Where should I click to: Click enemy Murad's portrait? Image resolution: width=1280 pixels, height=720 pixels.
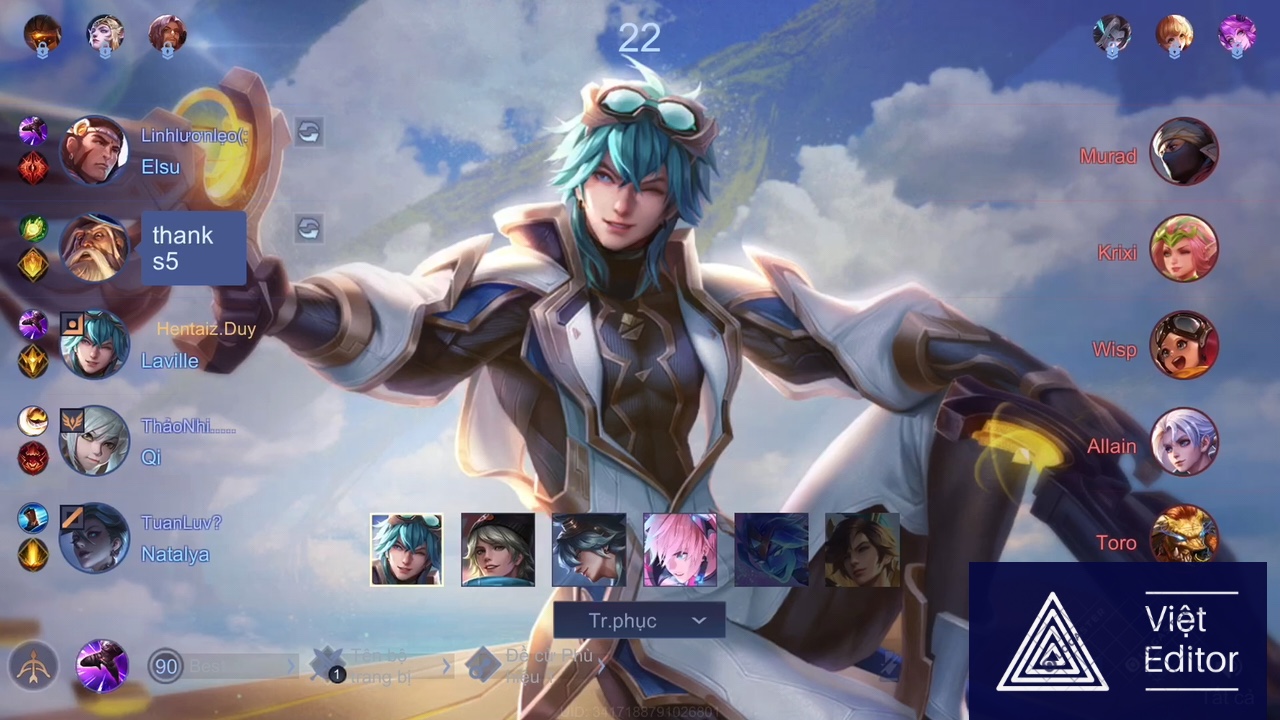pyautogui.click(x=1184, y=153)
